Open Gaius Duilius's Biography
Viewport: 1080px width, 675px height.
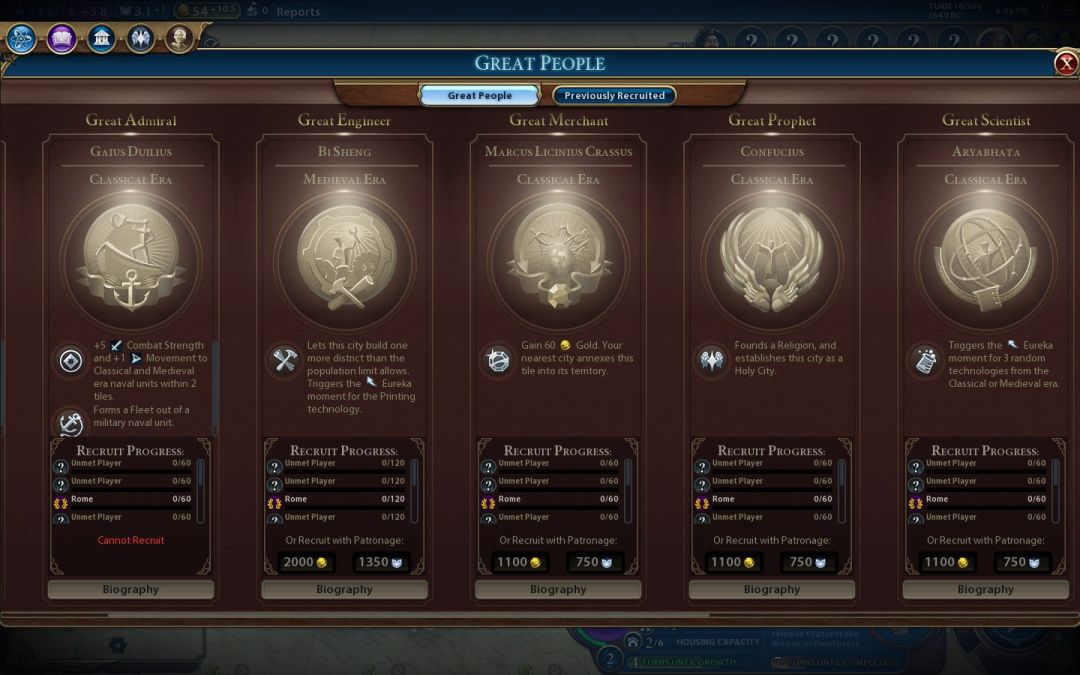tap(131, 590)
